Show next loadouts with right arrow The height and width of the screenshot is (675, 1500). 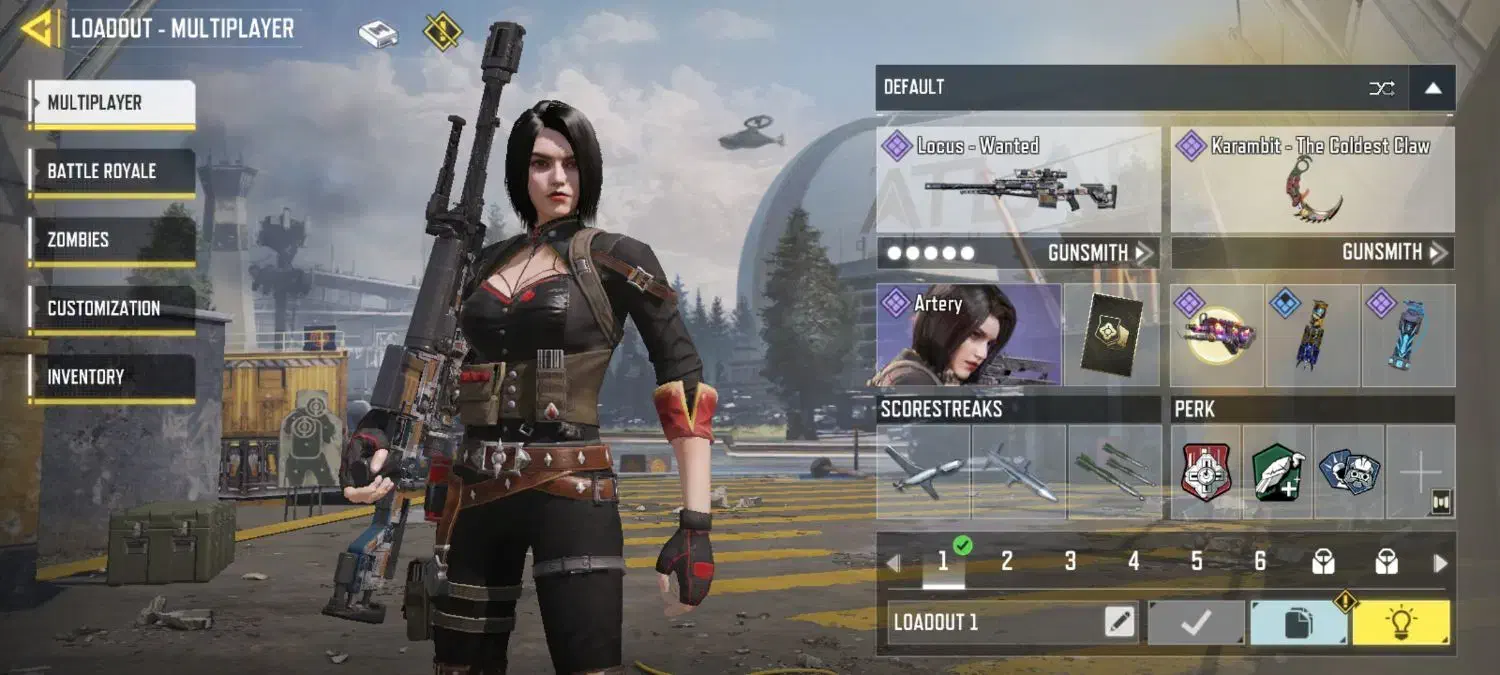tap(1440, 563)
